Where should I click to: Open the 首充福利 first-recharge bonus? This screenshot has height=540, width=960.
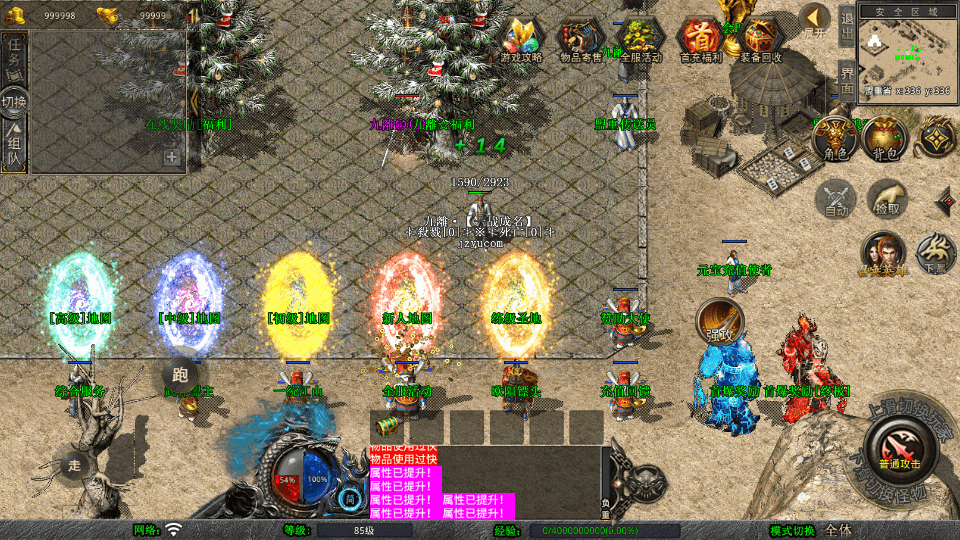[700, 39]
